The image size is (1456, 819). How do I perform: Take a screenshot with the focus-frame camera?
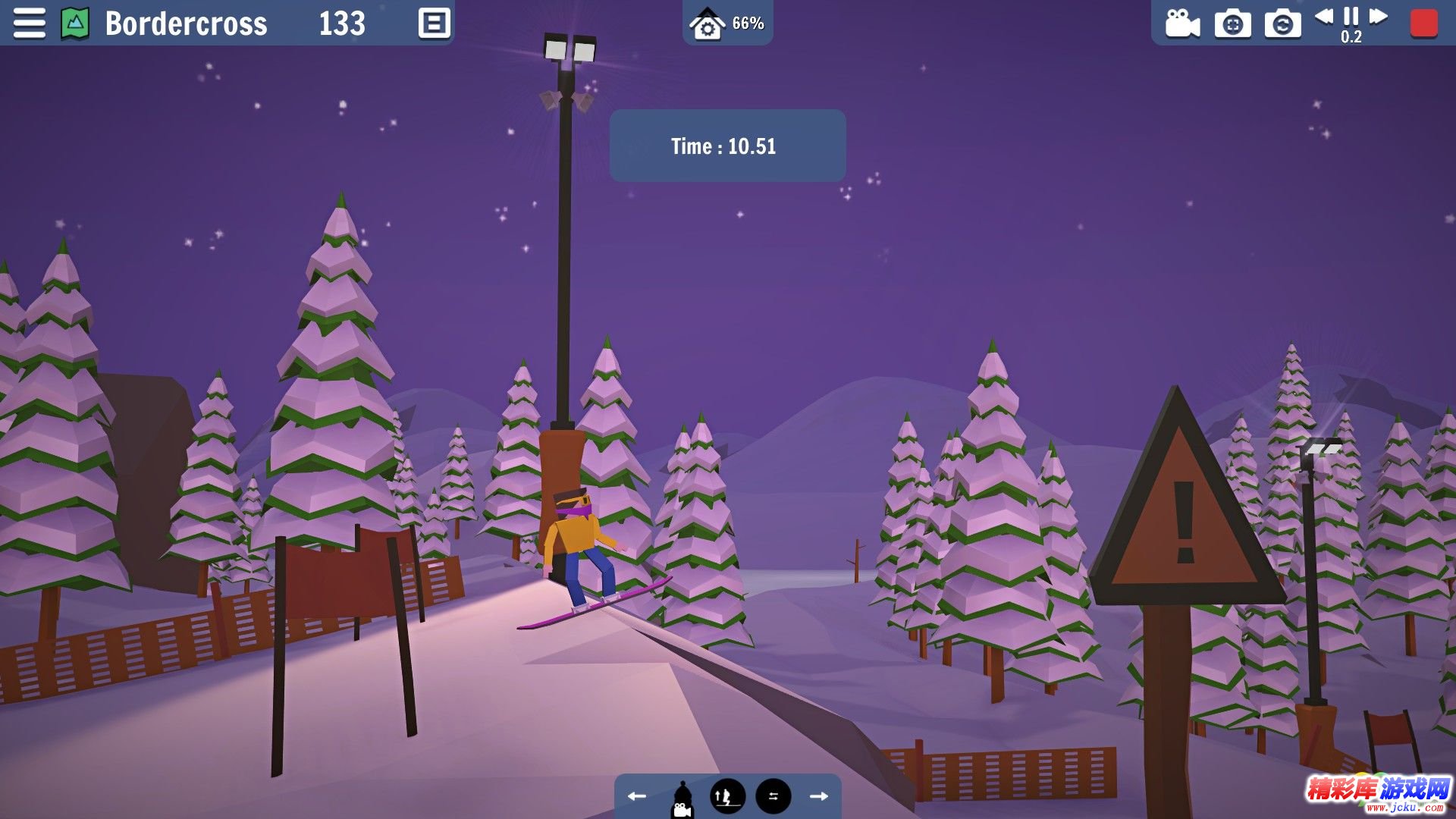[1233, 24]
